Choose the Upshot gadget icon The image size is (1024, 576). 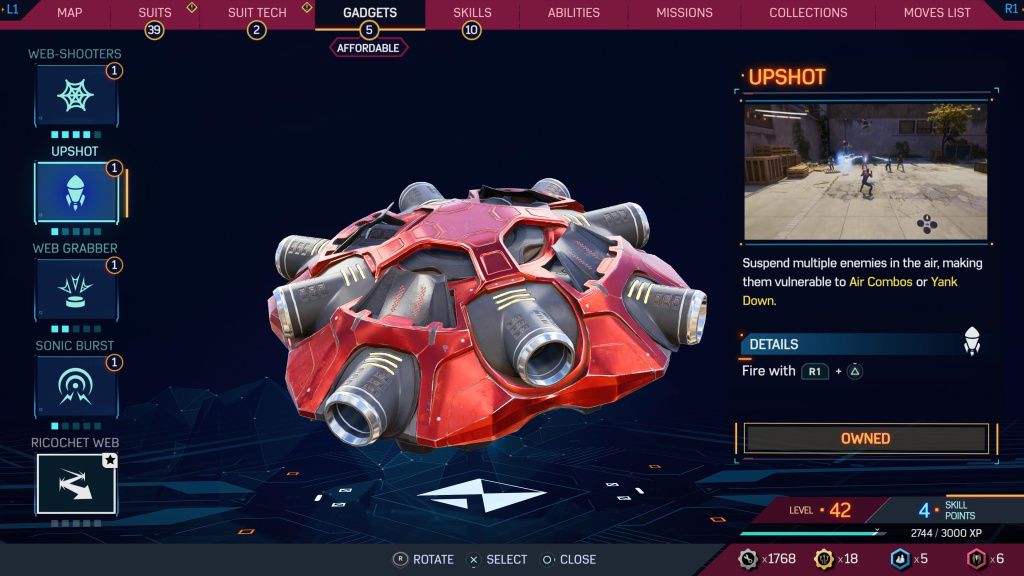tap(76, 192)
